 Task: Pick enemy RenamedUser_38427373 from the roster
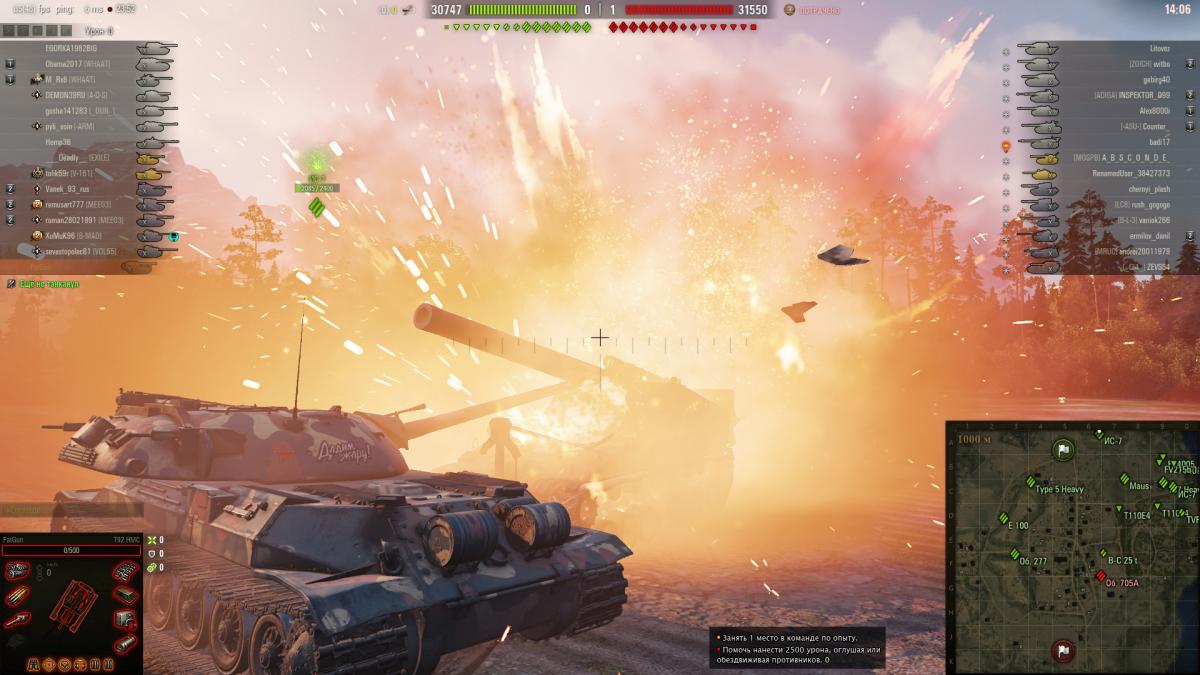coord(1130,173)
